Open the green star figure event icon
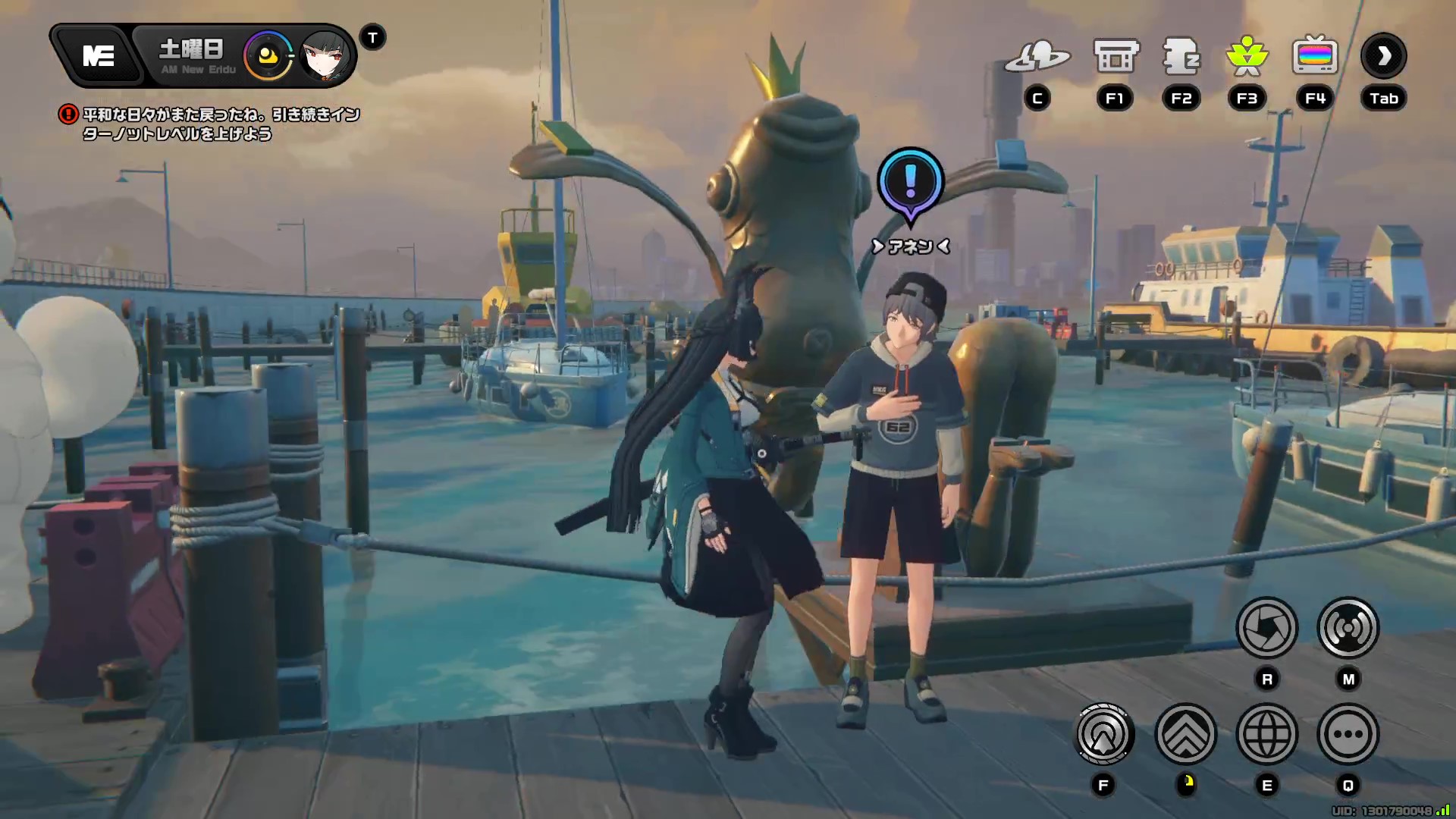Viewport: 1456px width, 819px height. click(1247, 56)
